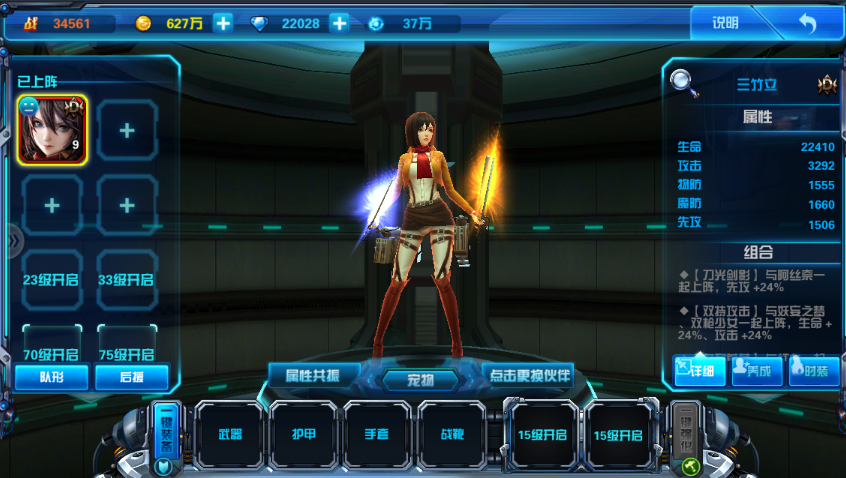The width and height of the screenshot is (846, 478).
Task: Add more diamonds with plus button
Action: pos(340,23)
